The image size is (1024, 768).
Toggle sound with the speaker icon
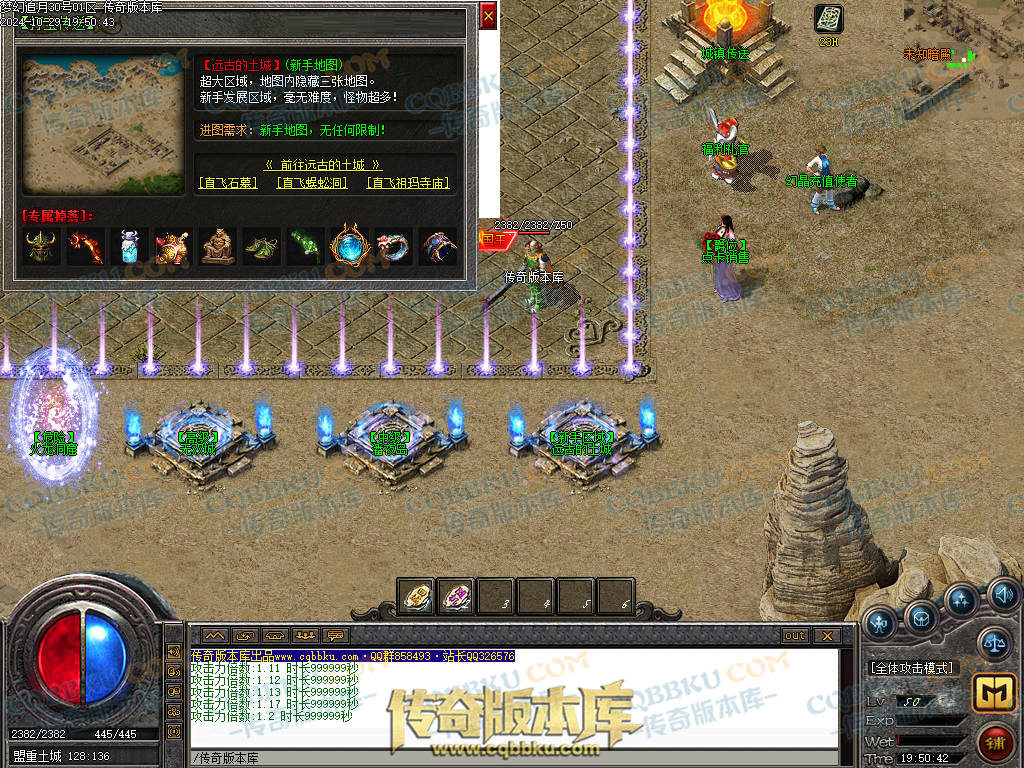coord(1005,596)
